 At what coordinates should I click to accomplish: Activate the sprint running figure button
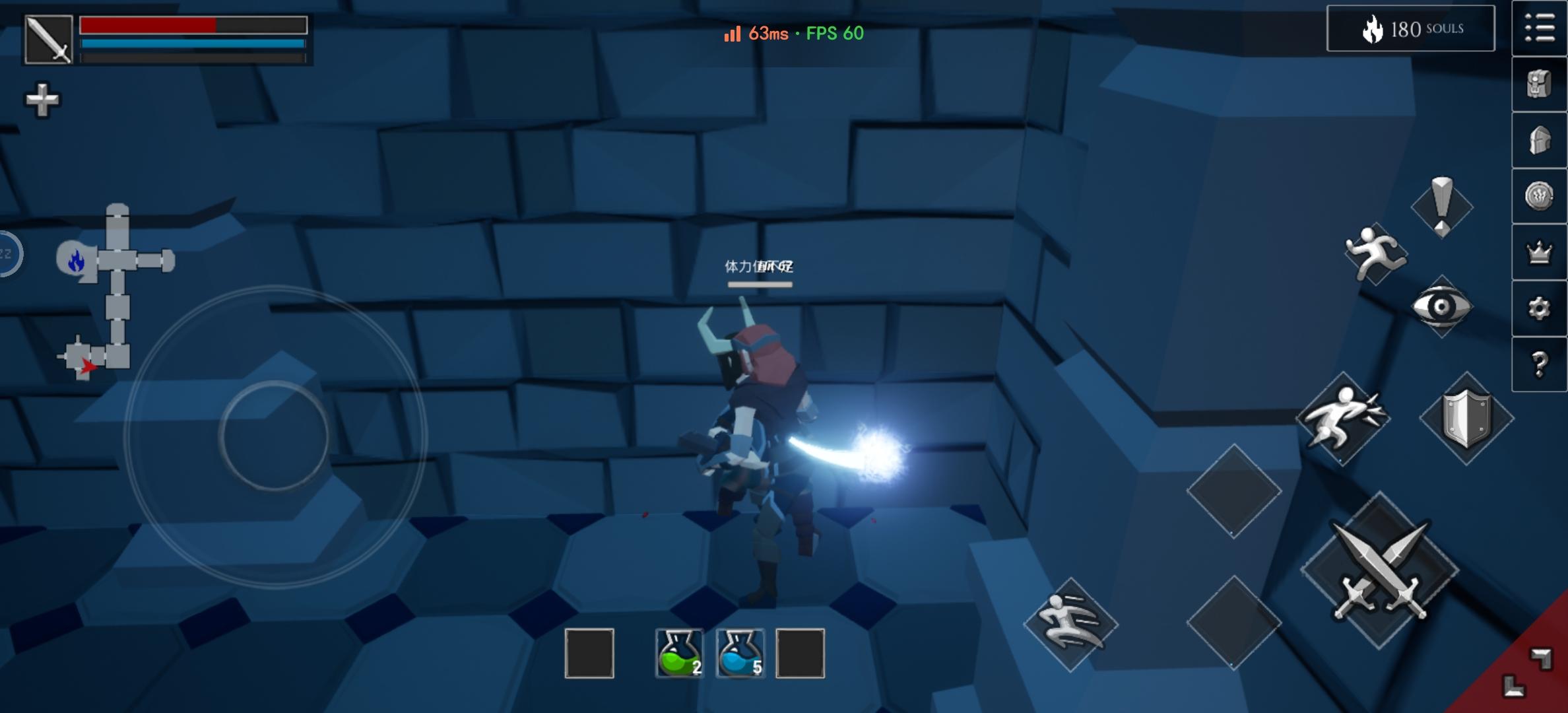point(1375,254)
